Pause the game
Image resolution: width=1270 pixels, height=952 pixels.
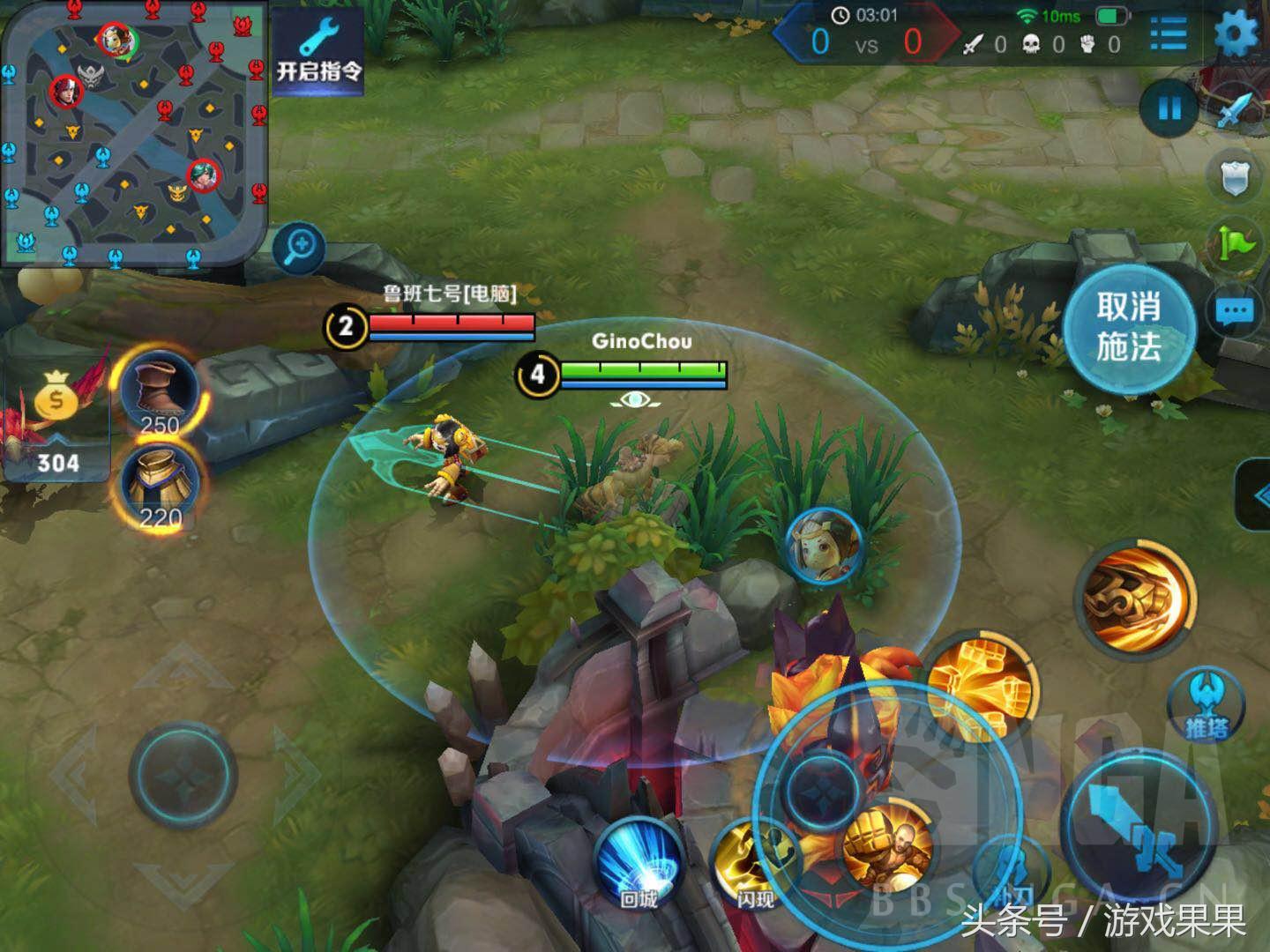click(1169, 108)
